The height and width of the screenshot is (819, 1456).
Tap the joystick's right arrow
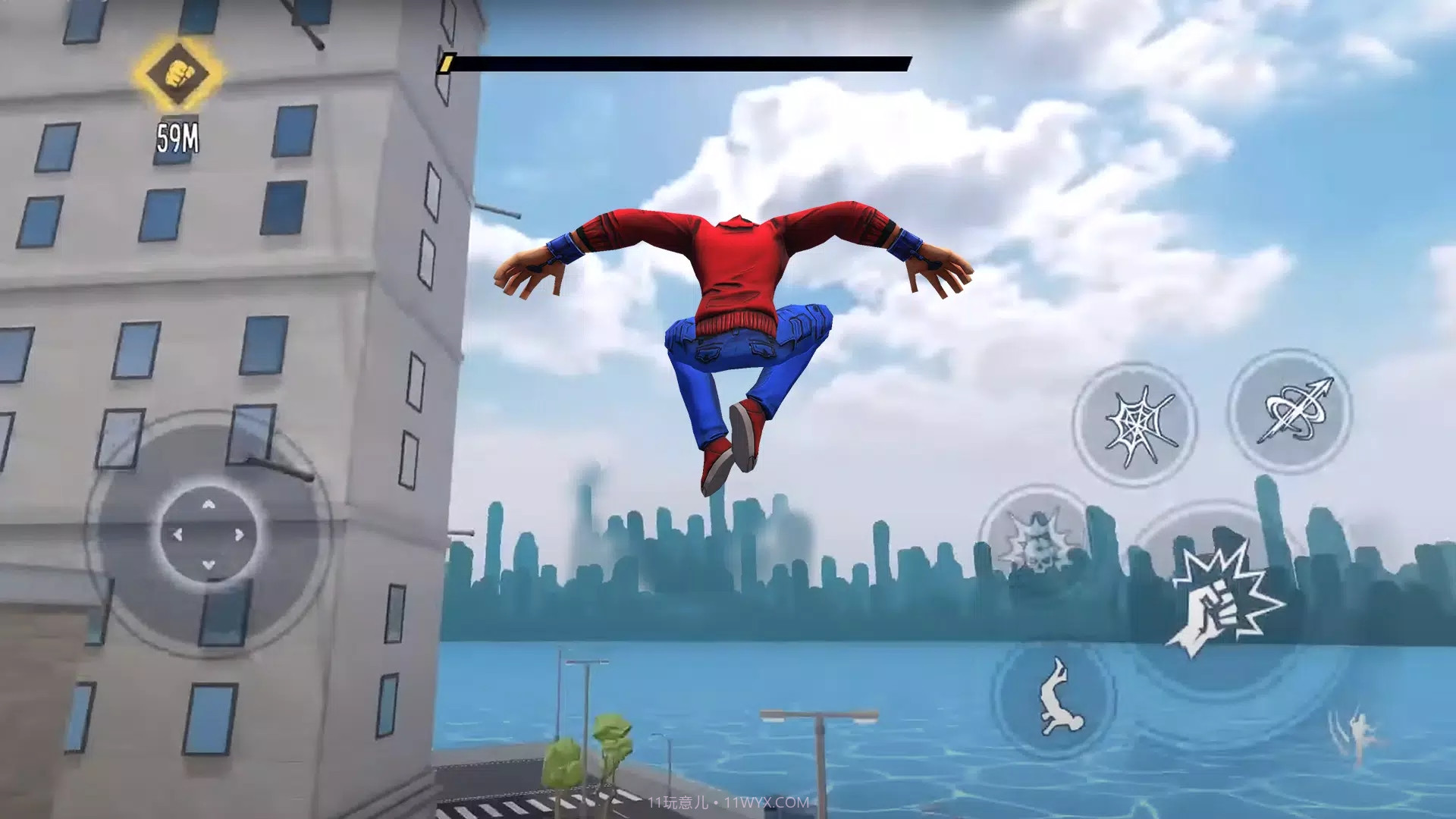click(240, 535)
